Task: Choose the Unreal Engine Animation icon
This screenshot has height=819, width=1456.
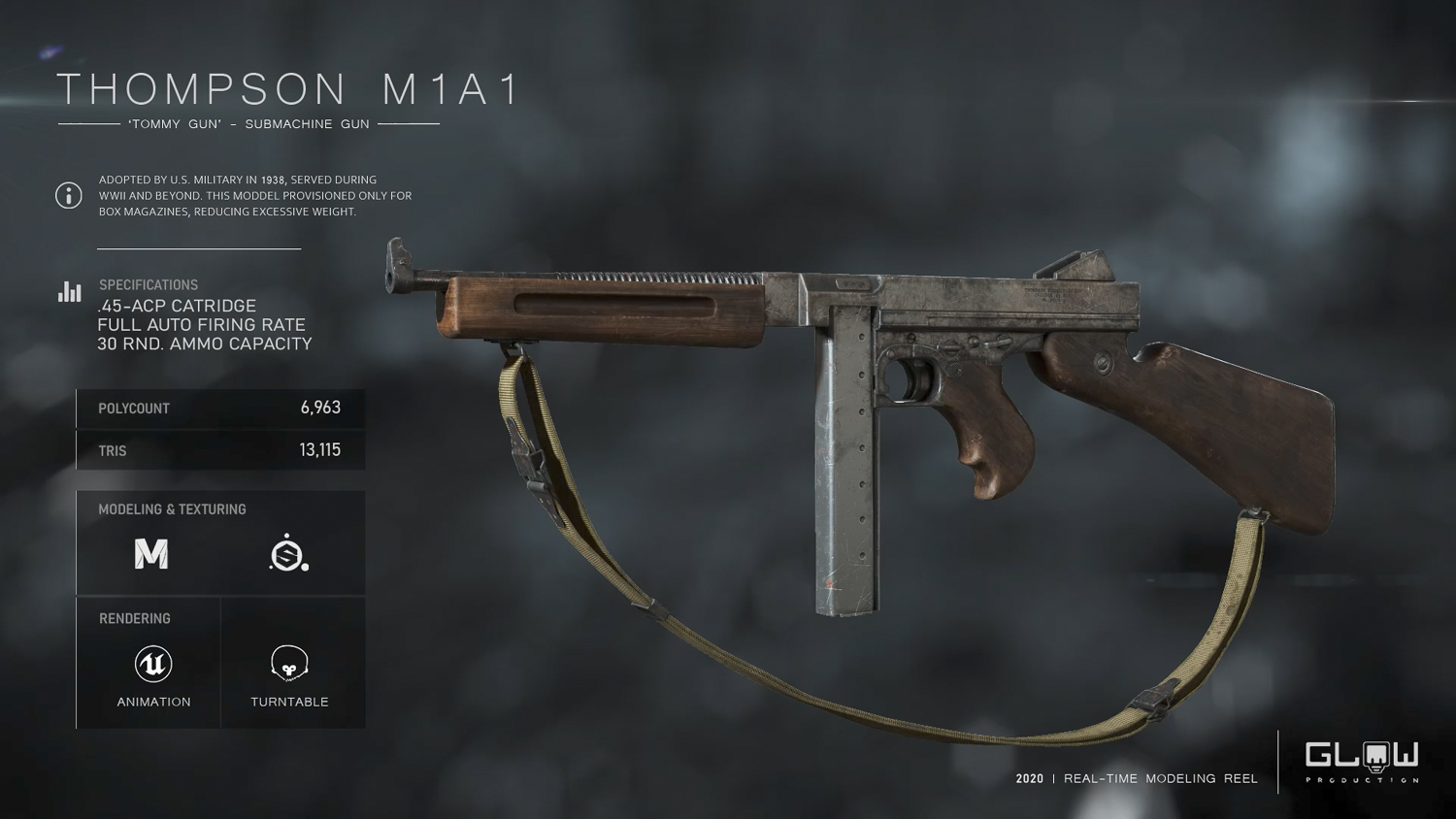Action: (x=153, y=665)
